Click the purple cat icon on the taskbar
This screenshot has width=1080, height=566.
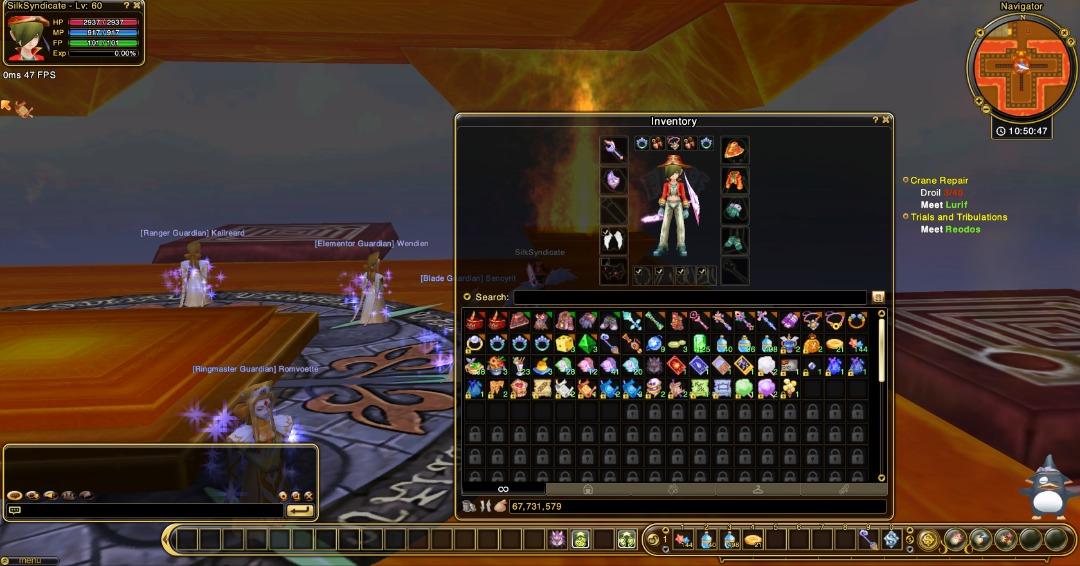(x=557, y=540)
